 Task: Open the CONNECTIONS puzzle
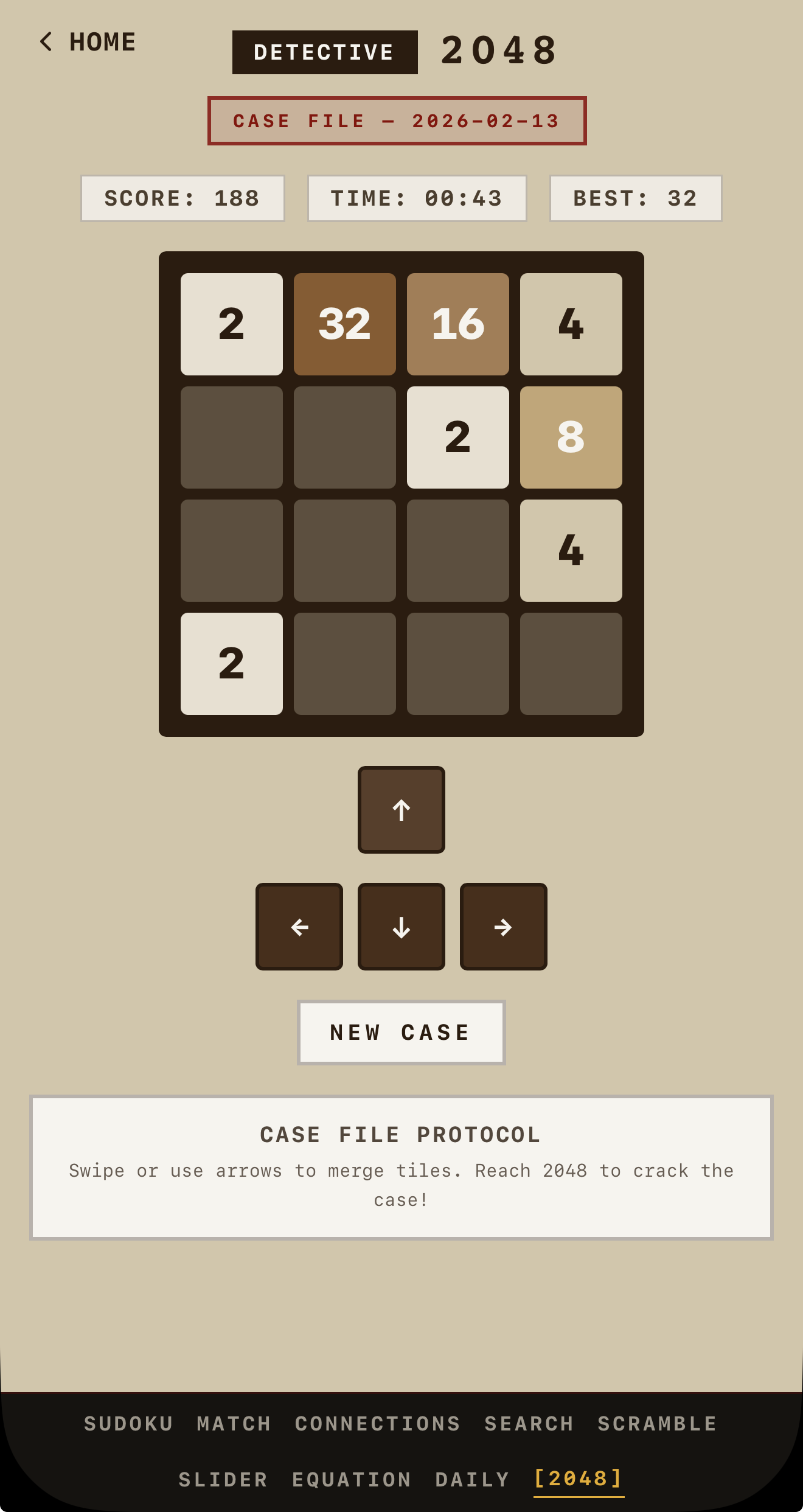pyautogui.click(x=377, y=1424)
